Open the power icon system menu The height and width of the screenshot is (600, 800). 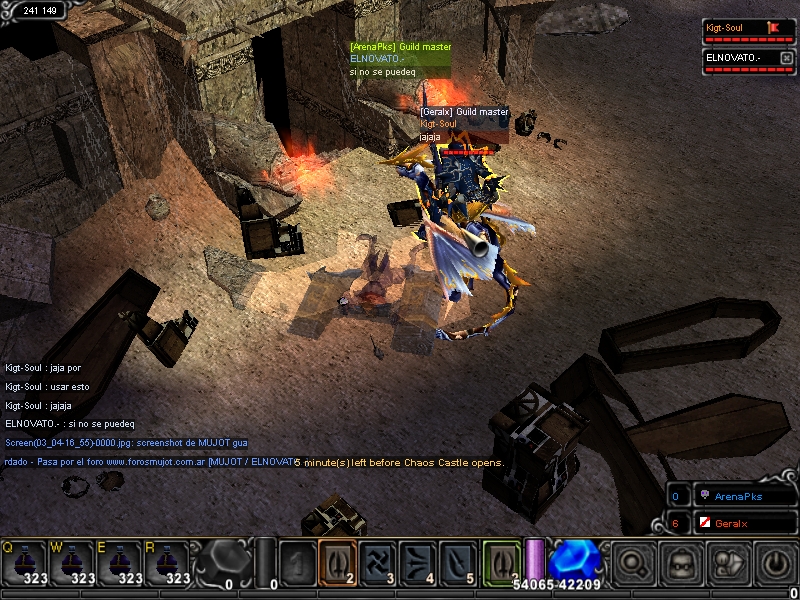tap(776, 563)
